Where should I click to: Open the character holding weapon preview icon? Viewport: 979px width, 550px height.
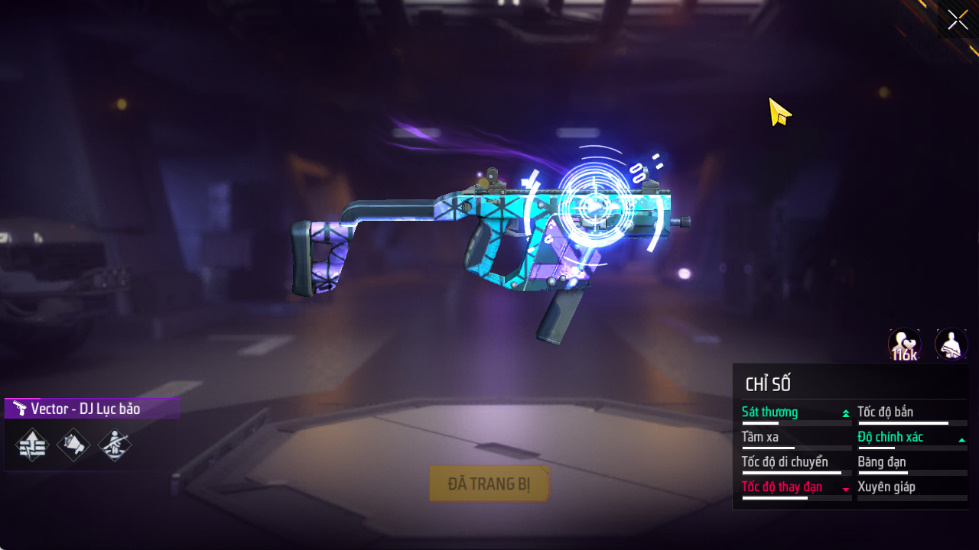(x=950, y=345)
